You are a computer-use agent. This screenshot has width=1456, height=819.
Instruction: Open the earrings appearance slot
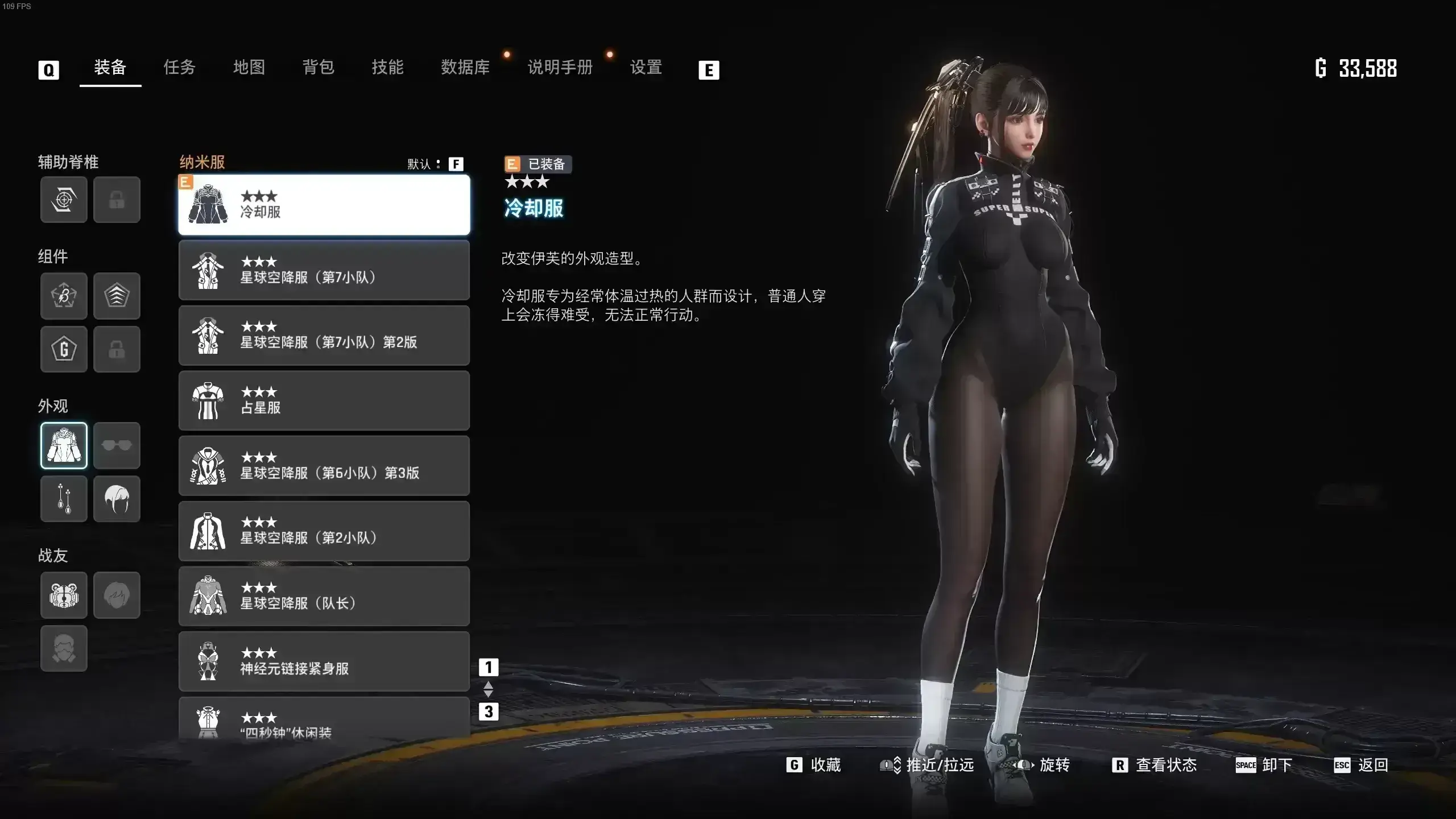tap(64, 499)
